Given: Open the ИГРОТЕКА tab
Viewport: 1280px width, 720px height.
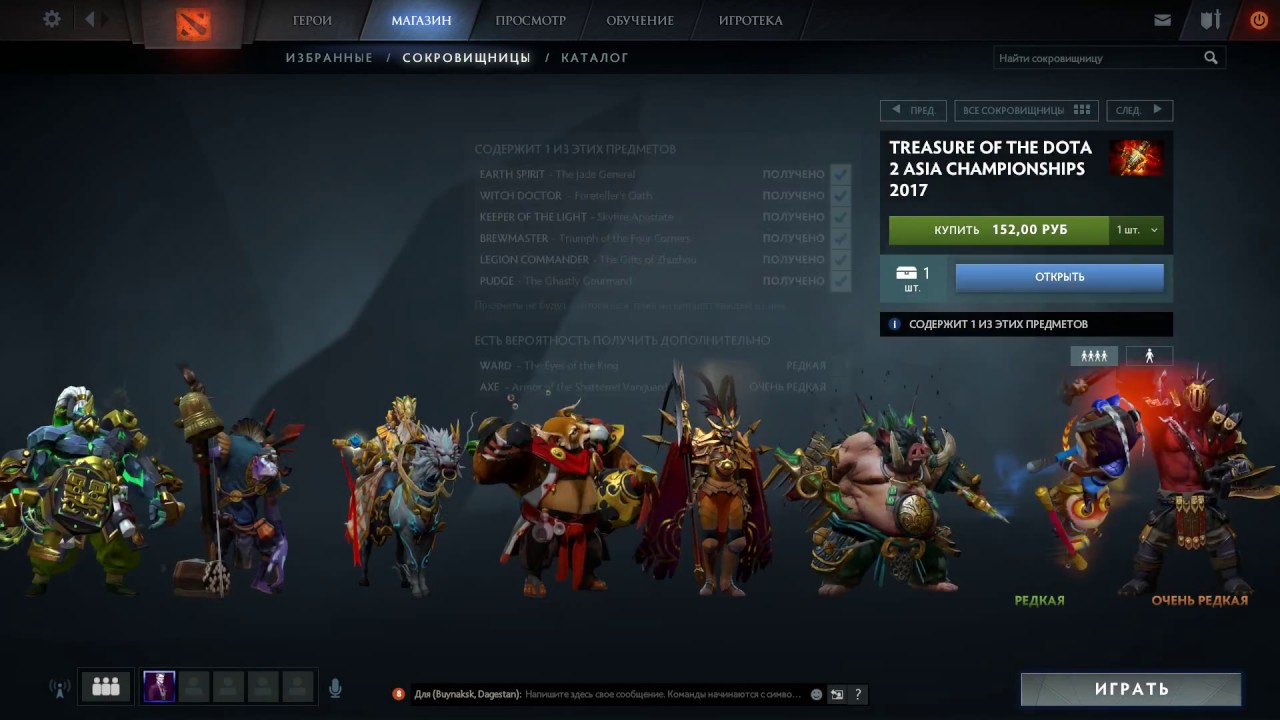Looking at the screenshot, I should (x=750, y=20).
